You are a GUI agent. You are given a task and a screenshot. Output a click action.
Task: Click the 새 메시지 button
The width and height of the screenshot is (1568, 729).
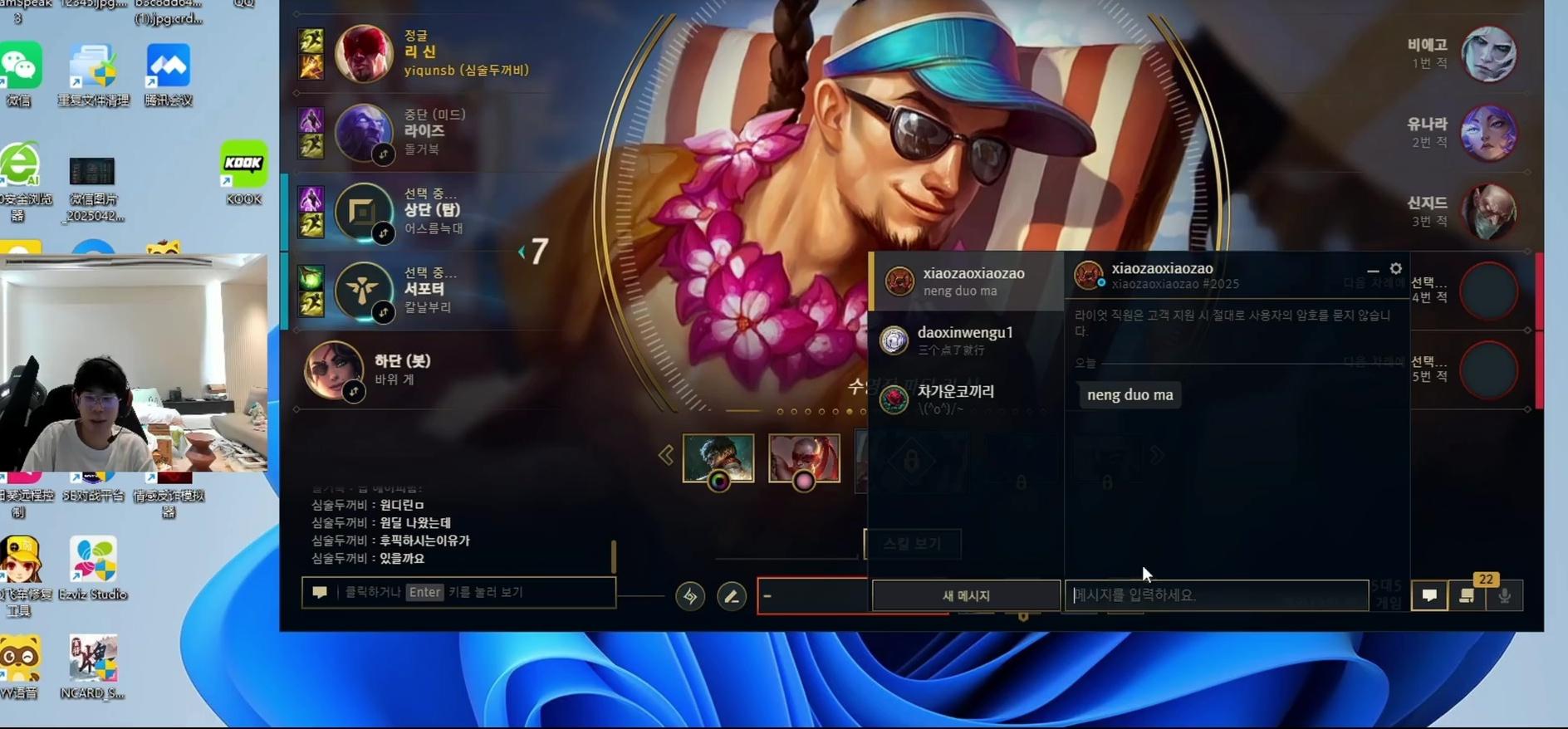[x=966, y=595]
